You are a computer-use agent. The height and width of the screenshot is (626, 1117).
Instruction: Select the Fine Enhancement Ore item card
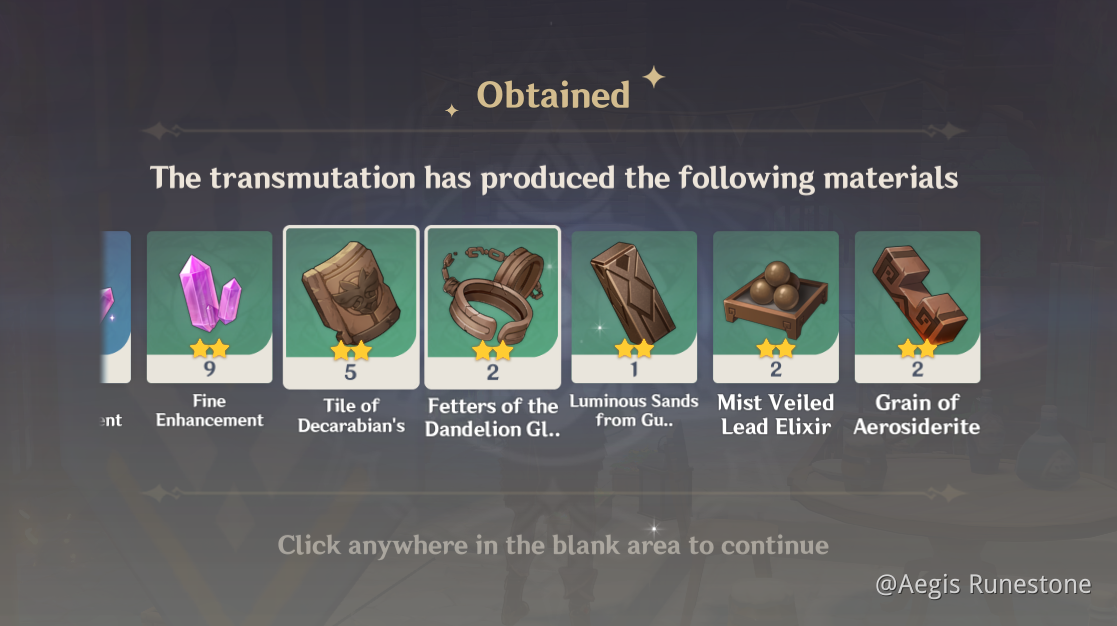coord(209,306)
